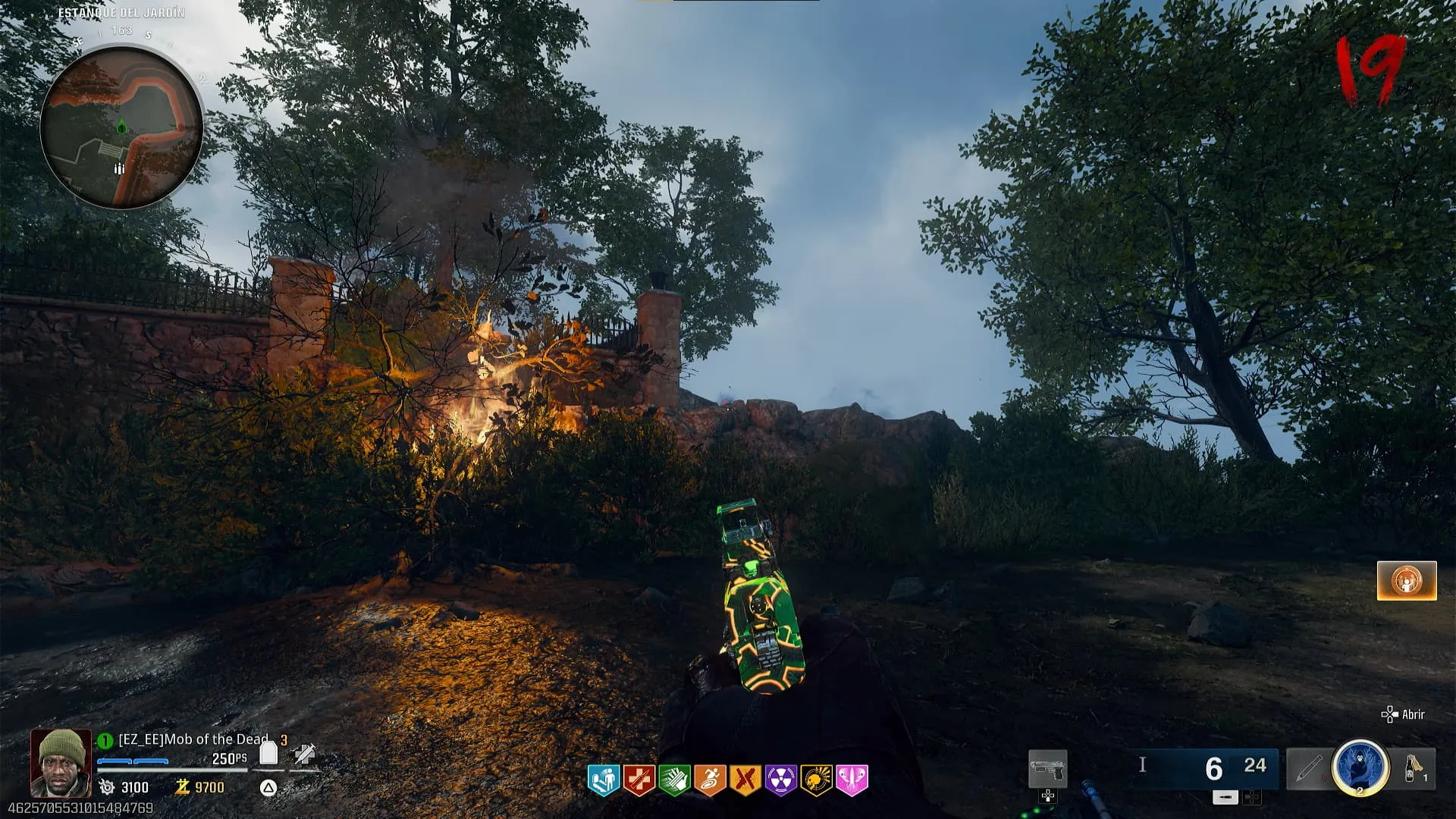Select the orange Stamin-Up runner perk icon
1456x819 pixels.
[x=710, y=780]
